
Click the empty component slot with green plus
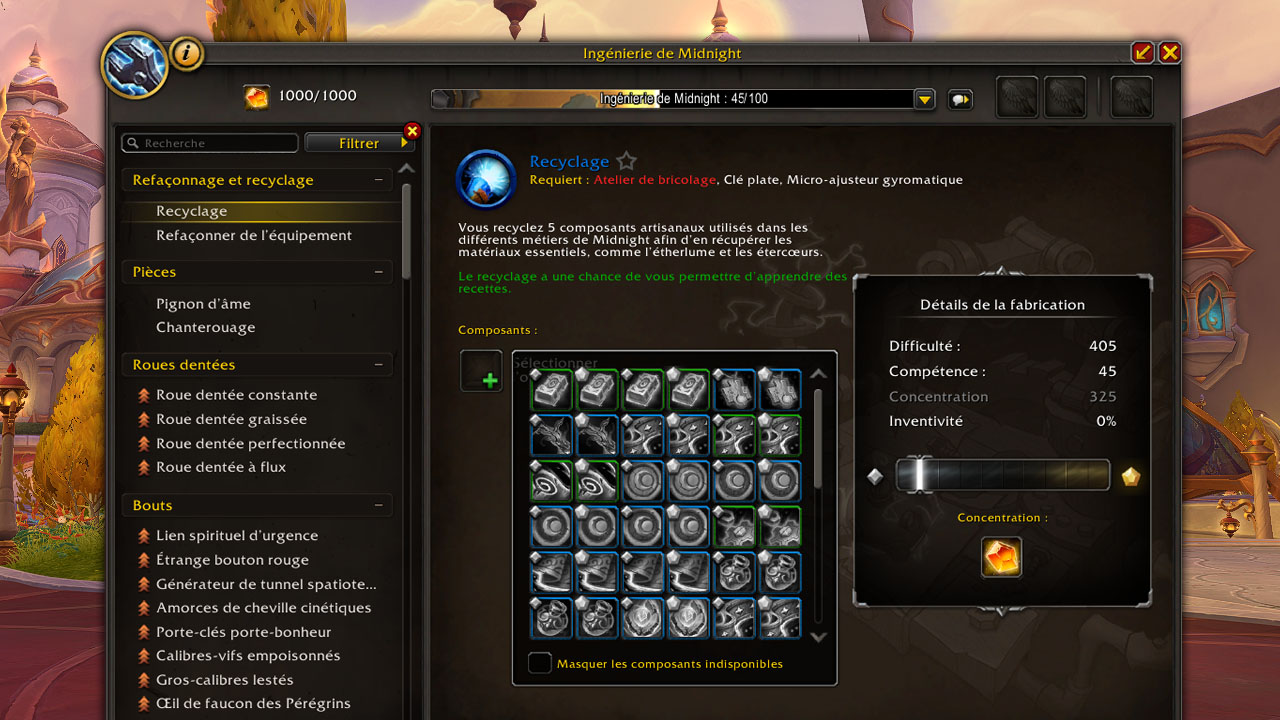(x=481, y=371)
